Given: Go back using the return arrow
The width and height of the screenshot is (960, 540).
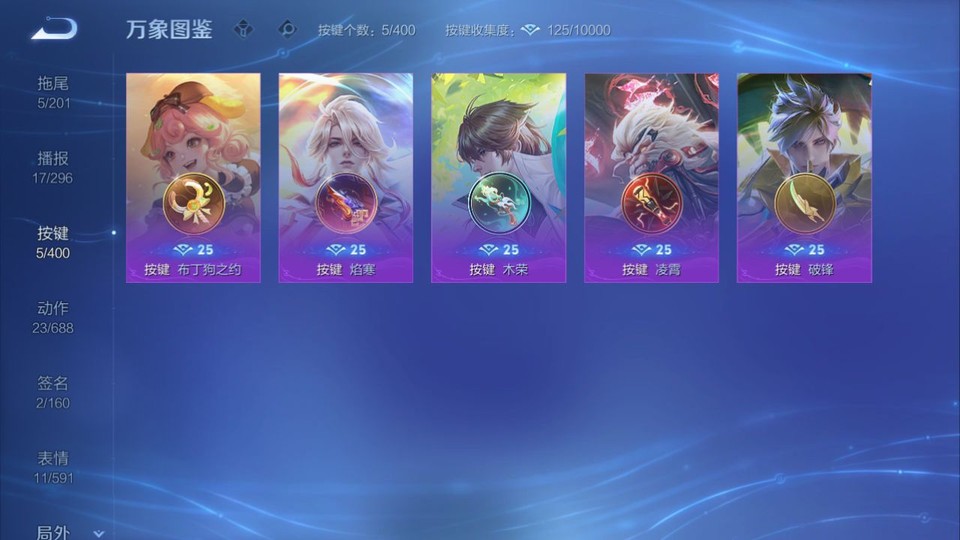Looking at the screenshot, I should pos(54,29).
